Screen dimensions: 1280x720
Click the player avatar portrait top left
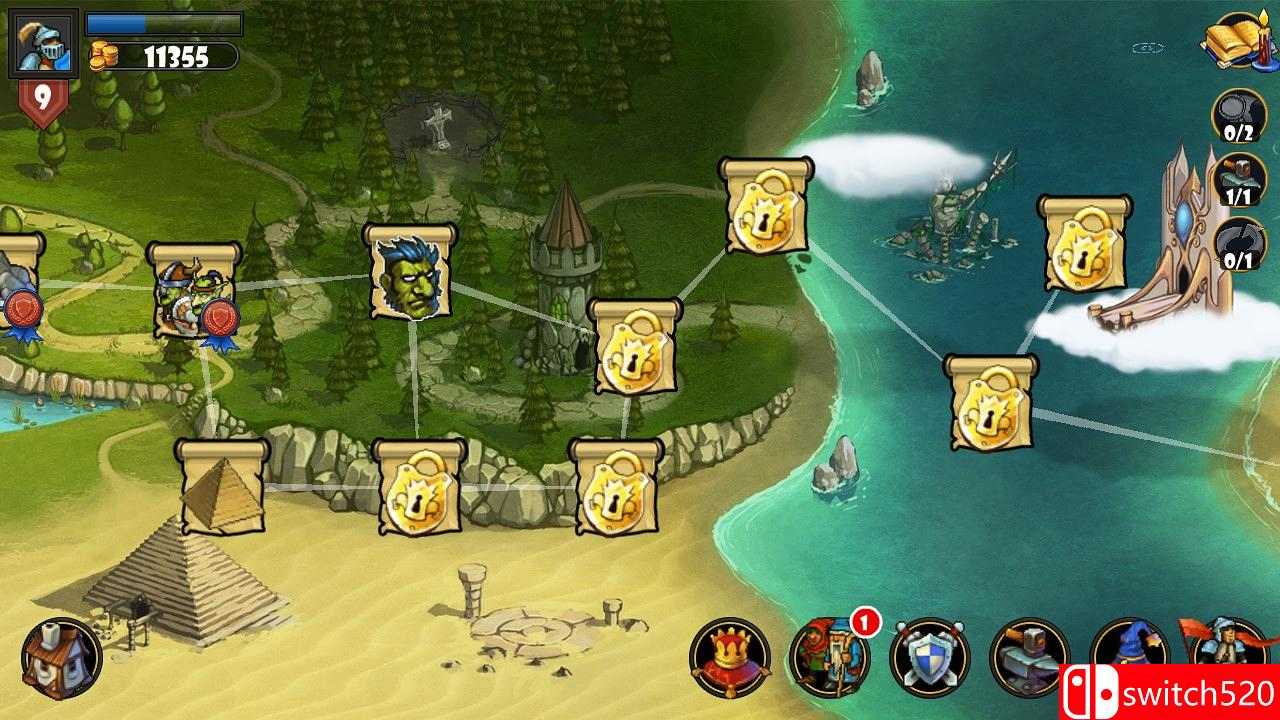42,42
